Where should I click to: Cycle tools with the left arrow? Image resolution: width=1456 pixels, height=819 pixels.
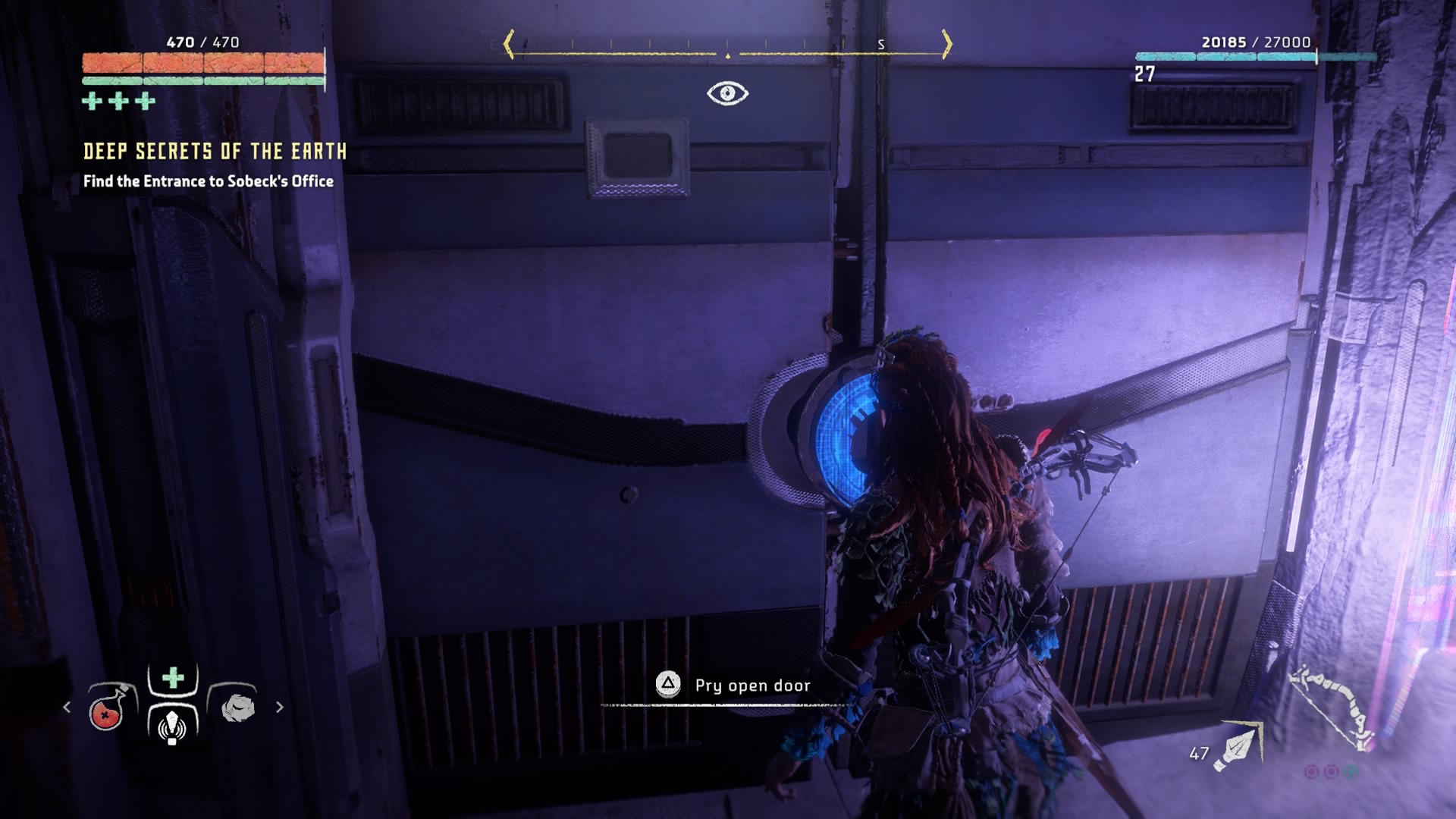pos(67,707)
